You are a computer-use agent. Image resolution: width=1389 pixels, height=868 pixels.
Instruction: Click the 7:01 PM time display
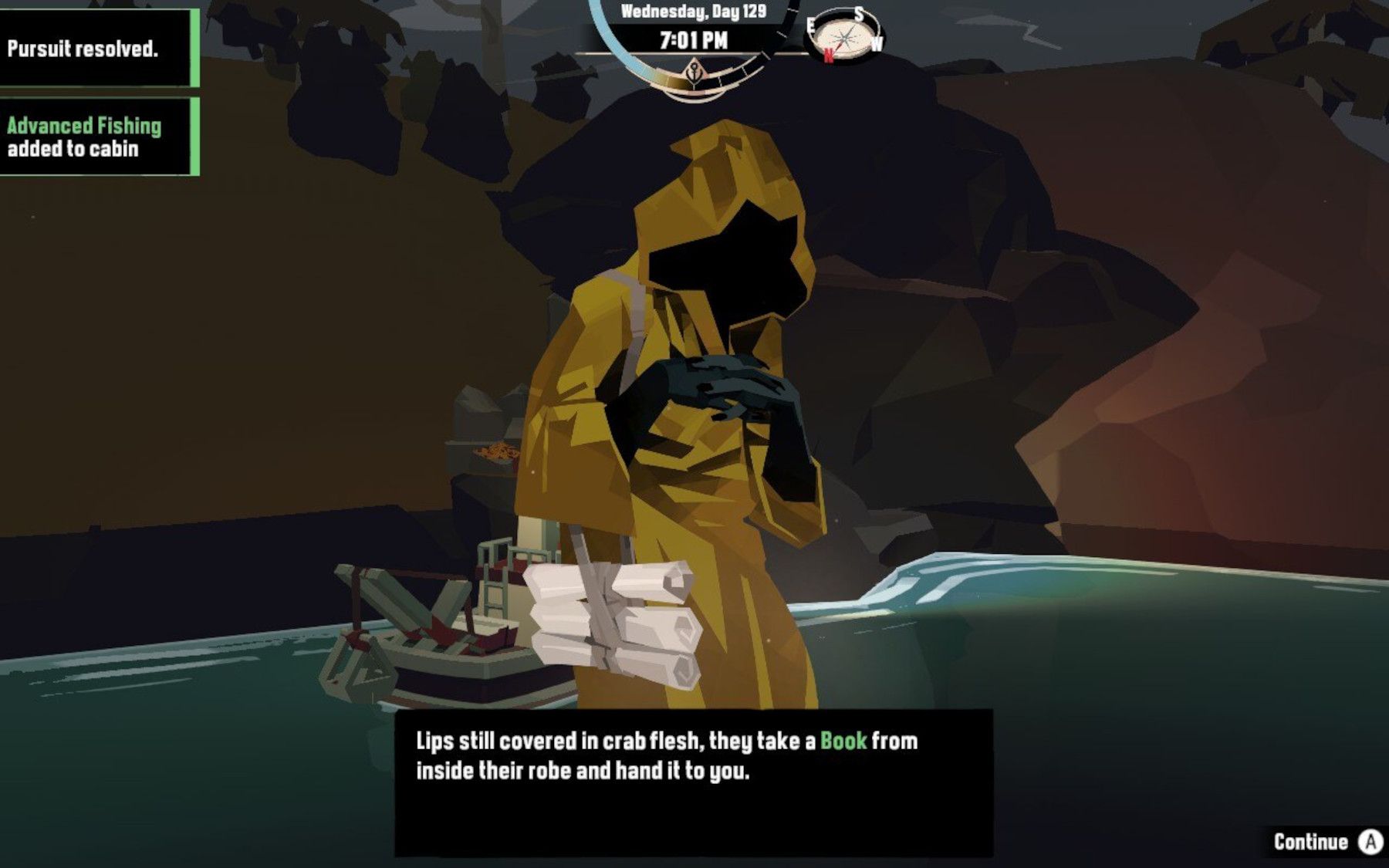click(693, 39)
